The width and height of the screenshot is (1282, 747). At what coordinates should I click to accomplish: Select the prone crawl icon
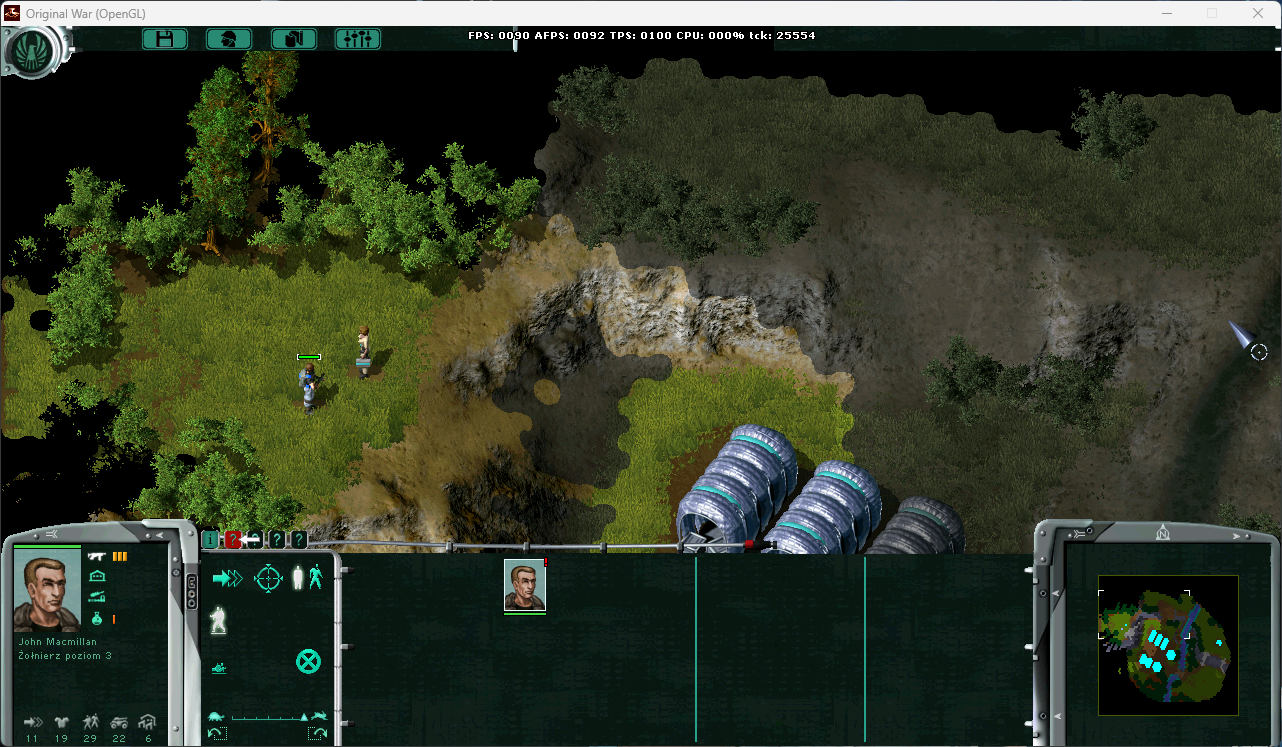tap(219, 667)
